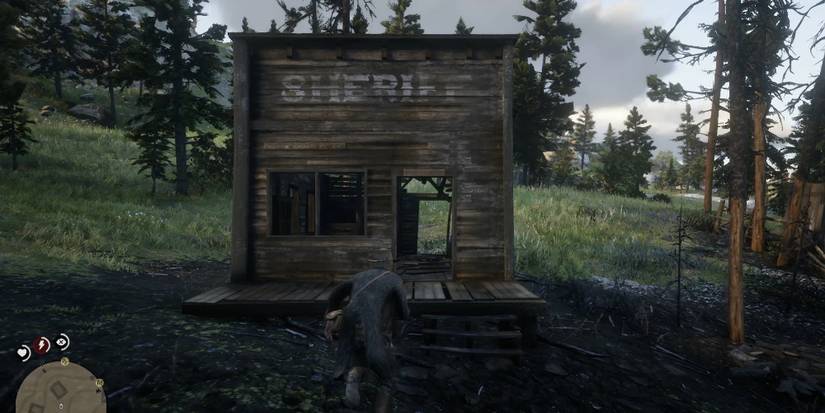The width and height of the screenshot is (825, 413).
Task: Select the lightning bolt stamina core
Action: point(42,344)
